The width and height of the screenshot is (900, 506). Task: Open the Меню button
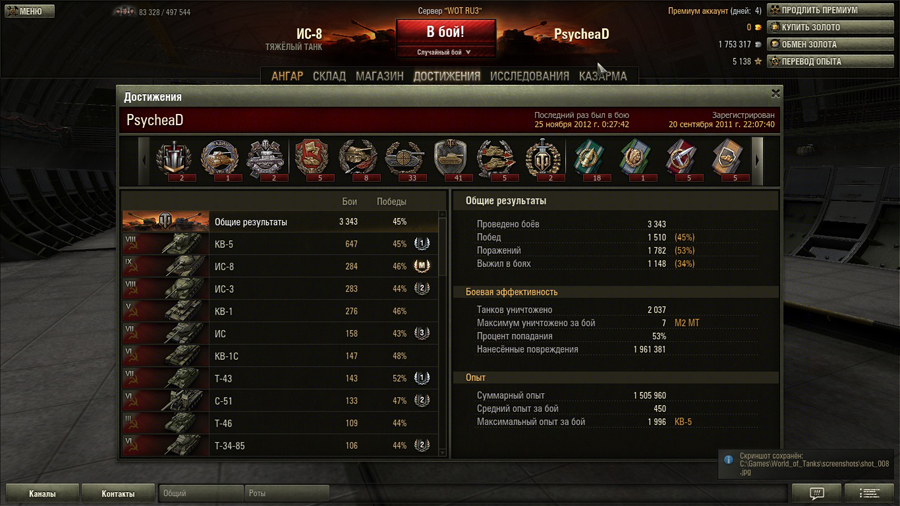[x=26, y=11]
